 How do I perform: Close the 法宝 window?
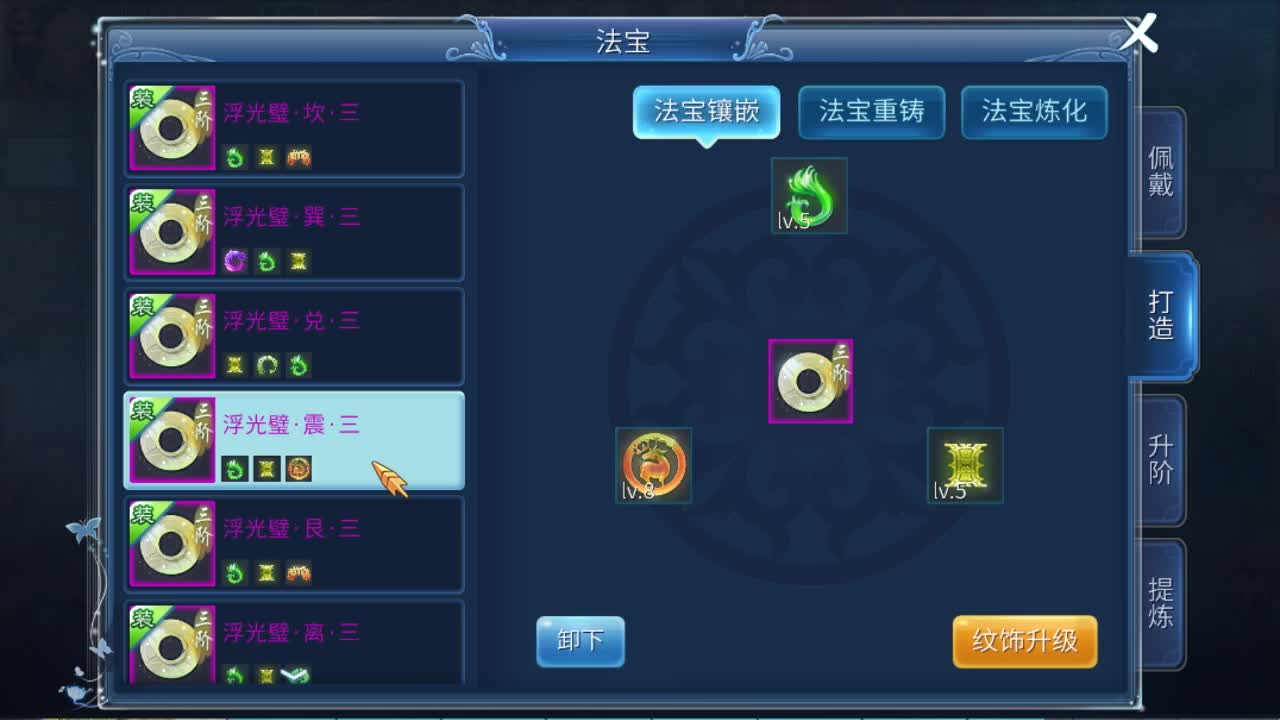point(1142,34)
